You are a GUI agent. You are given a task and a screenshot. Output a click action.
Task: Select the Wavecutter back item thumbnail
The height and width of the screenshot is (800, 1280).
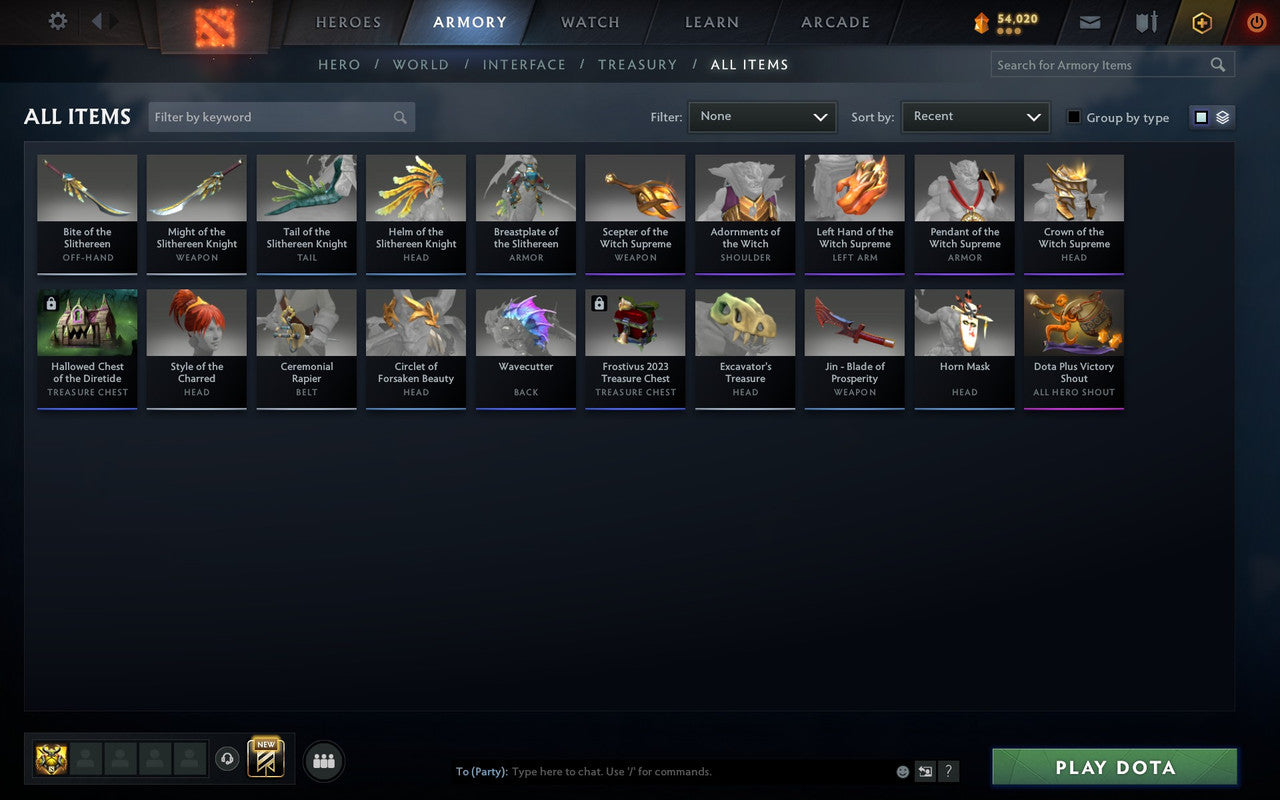tap(525, 322)
